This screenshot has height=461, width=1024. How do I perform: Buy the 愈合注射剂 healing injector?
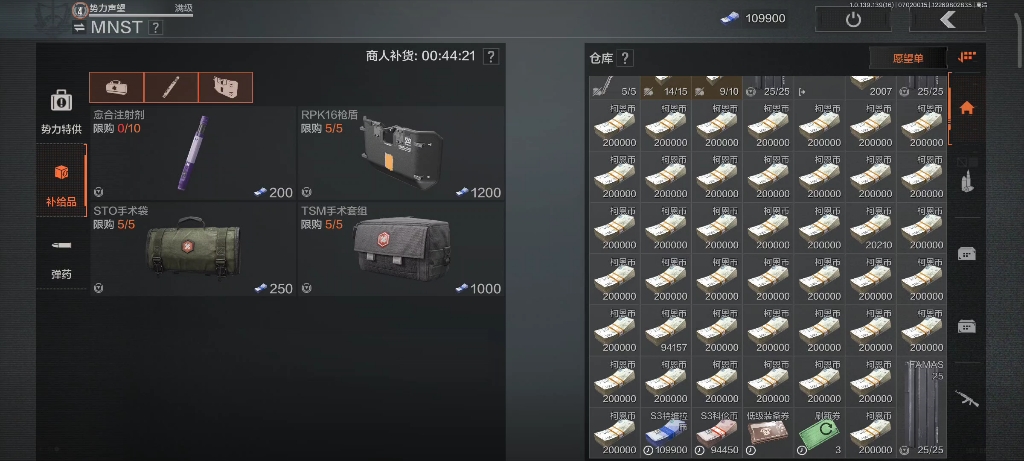point(193,154)
